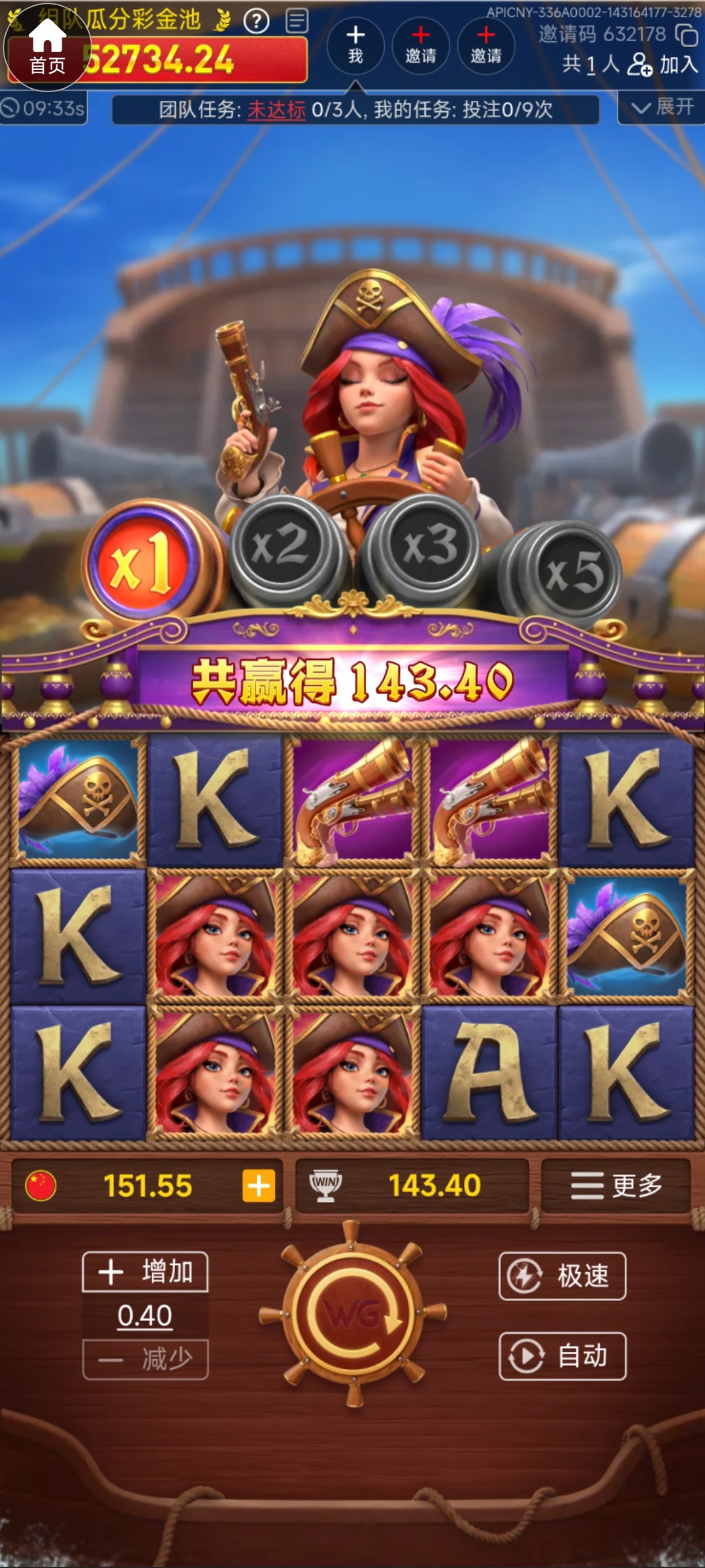
Task: Tap the 加入 join team button
Action: pos(663,65)
